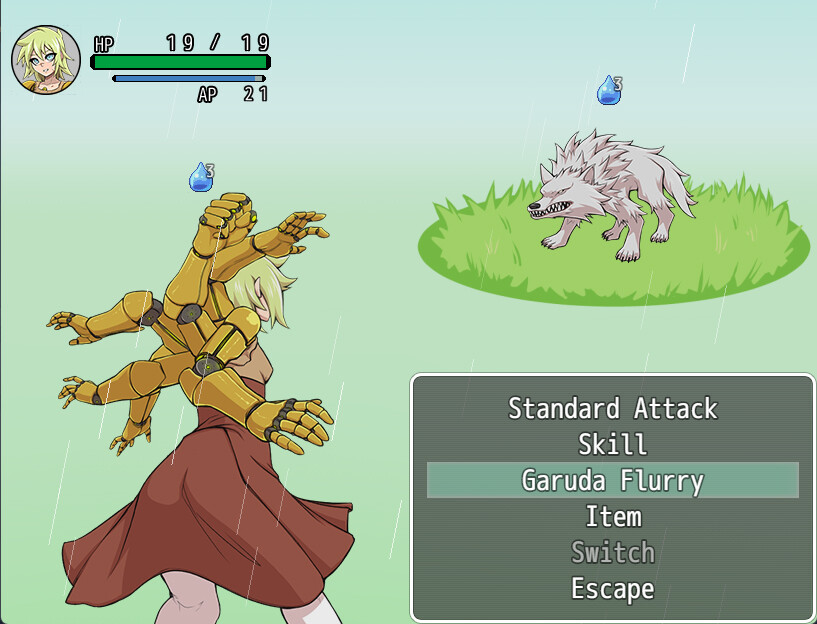Open the Item menu

coord(612,516)
